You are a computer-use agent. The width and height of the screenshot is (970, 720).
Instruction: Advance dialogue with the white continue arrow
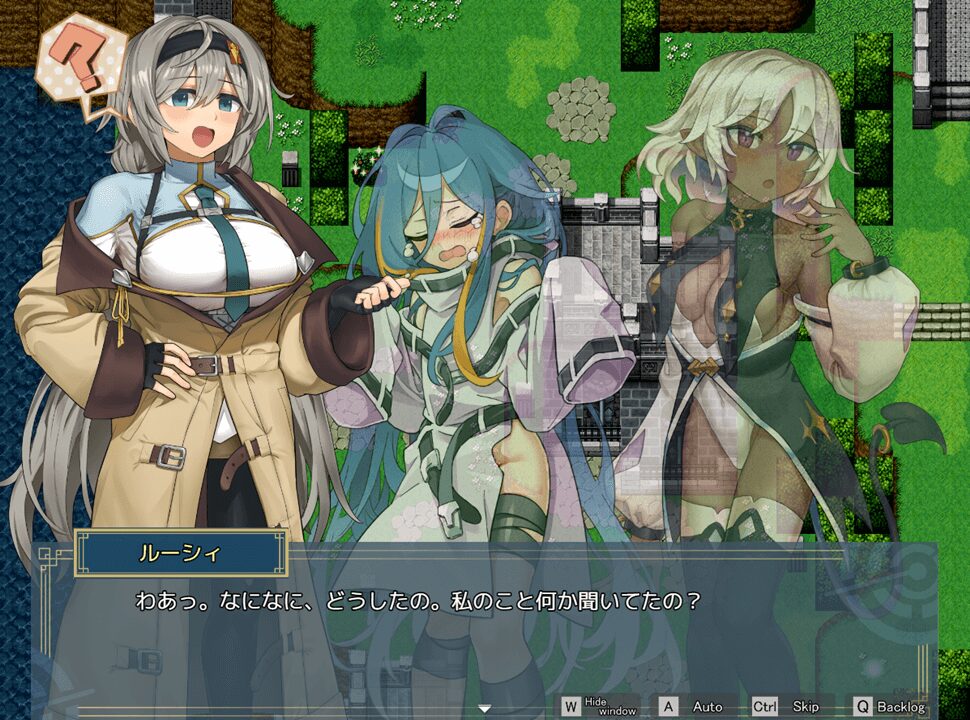(x=485, y=709)
